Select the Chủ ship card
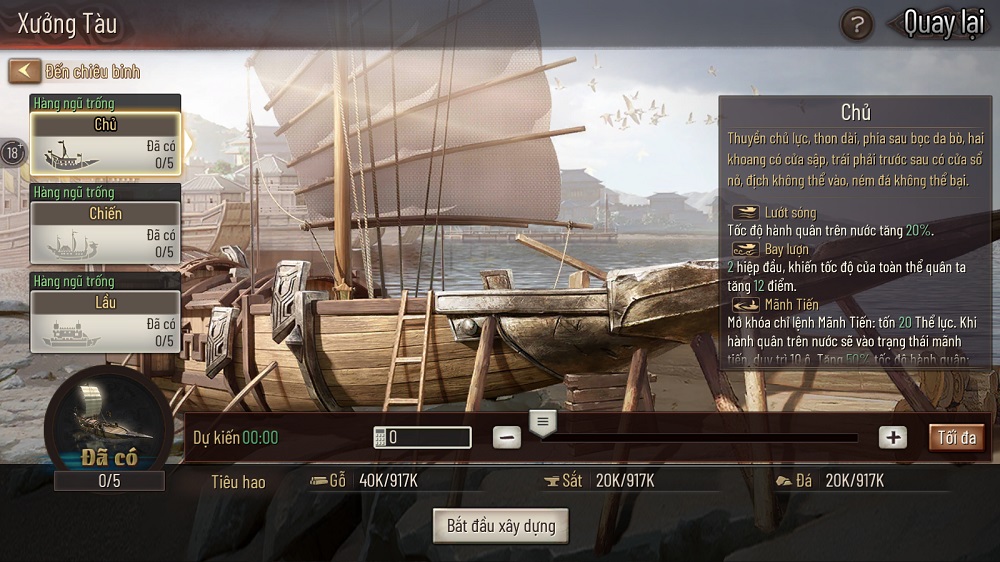The image size is (1000, 562). (105, 144)
